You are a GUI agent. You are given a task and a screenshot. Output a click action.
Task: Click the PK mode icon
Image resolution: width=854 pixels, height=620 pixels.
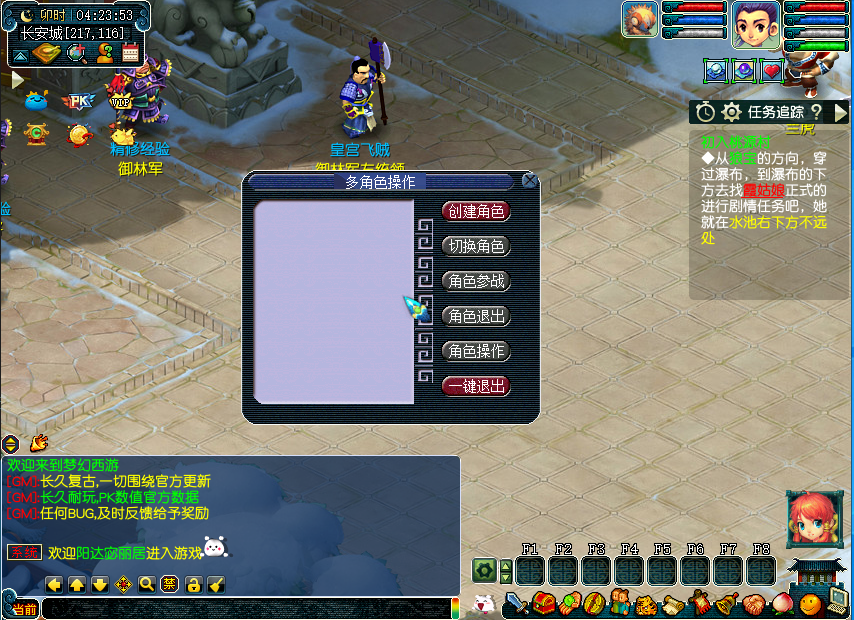click(77, 101)
